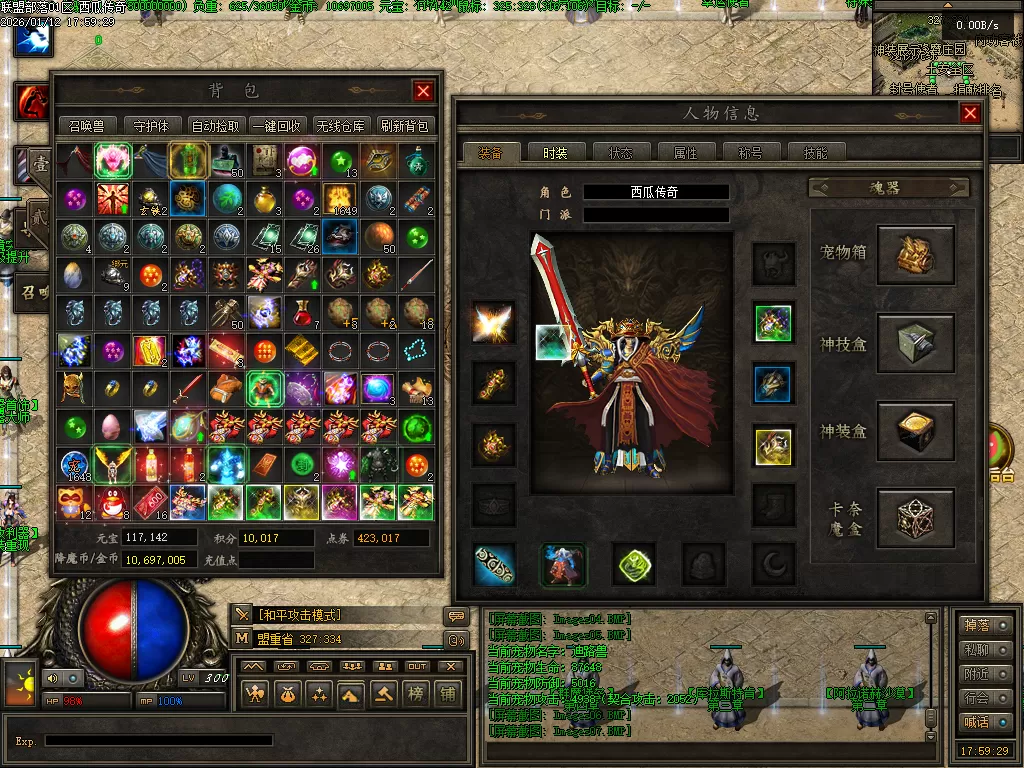Toggle 自动捡取 auto-pickup
The width and height of the screenshot is (1024, 768).
click(x=214, y=126)
